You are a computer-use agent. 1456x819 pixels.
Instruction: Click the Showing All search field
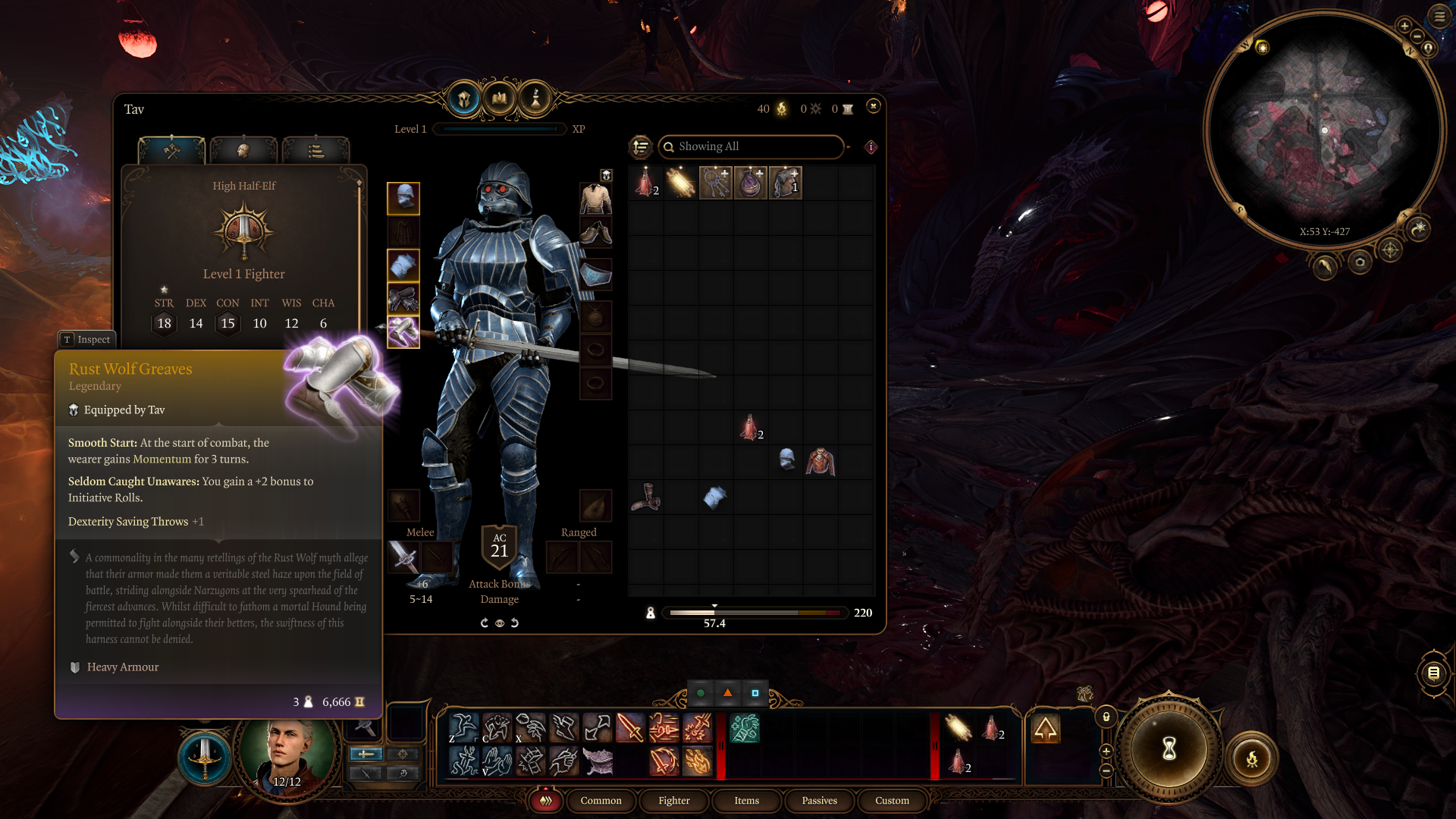click(751, 146)
